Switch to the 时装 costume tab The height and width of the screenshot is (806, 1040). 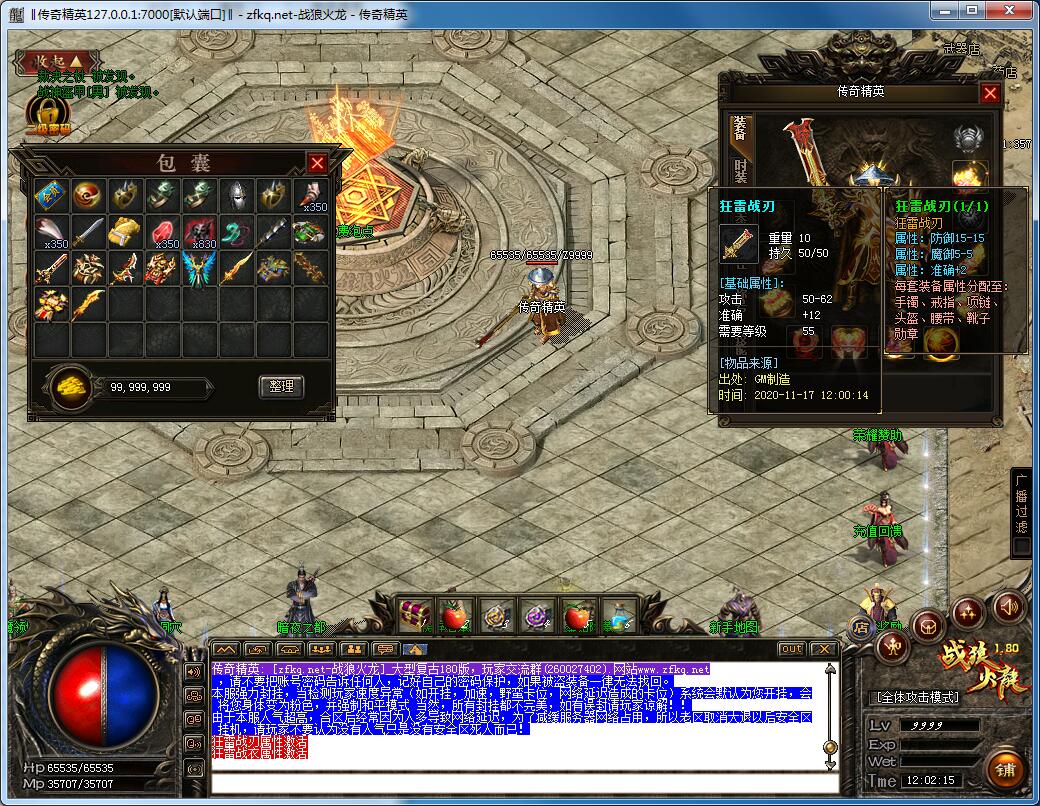(x=740, y=172)
